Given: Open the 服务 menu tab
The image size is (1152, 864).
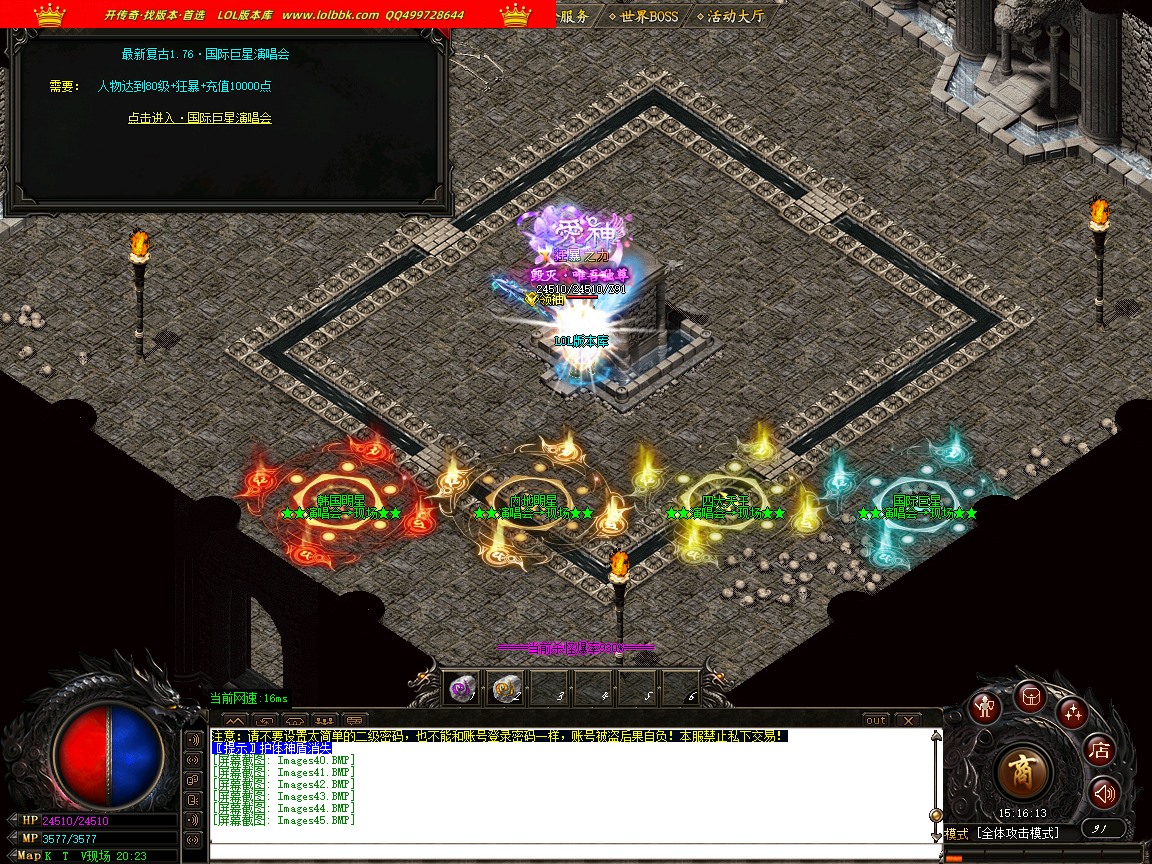Looking at the screenshot, I should click(x=573, y=16).
